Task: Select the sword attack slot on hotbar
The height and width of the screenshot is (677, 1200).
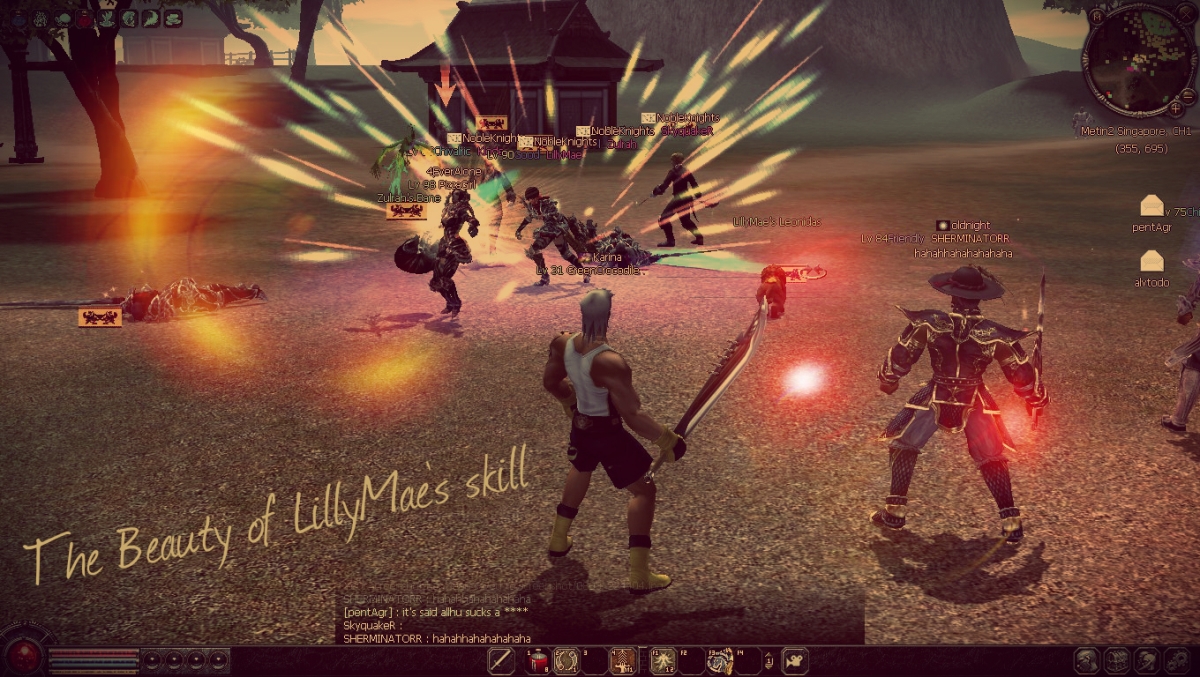Action: point(501,661)
